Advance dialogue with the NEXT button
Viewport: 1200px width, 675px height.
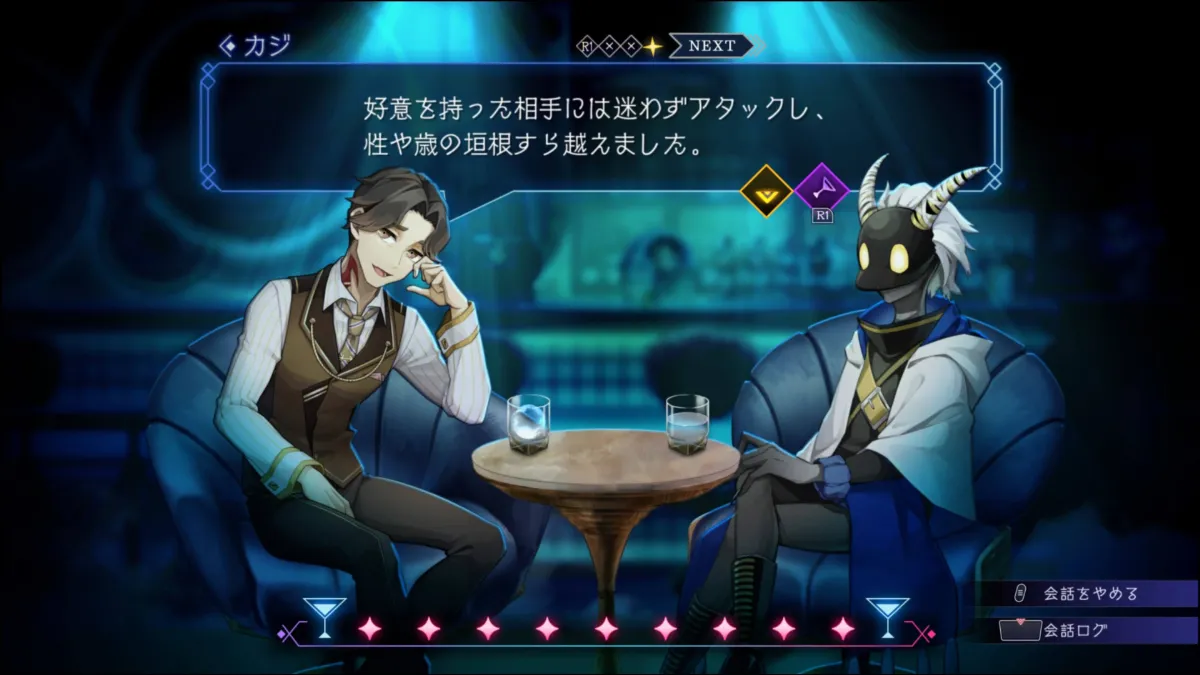[713, 46]
